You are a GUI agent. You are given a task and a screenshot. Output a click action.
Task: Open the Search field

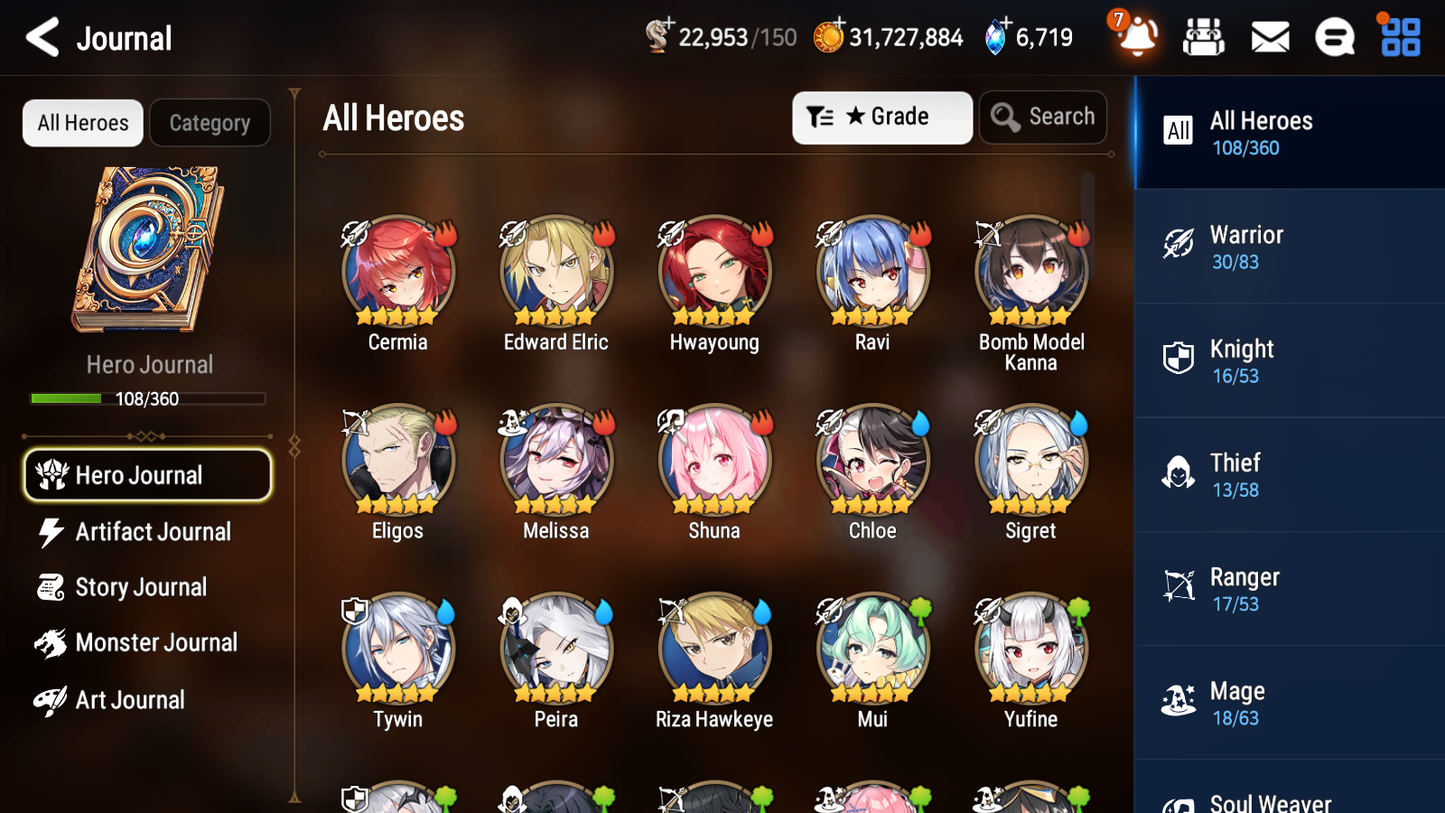point(1043,117)
